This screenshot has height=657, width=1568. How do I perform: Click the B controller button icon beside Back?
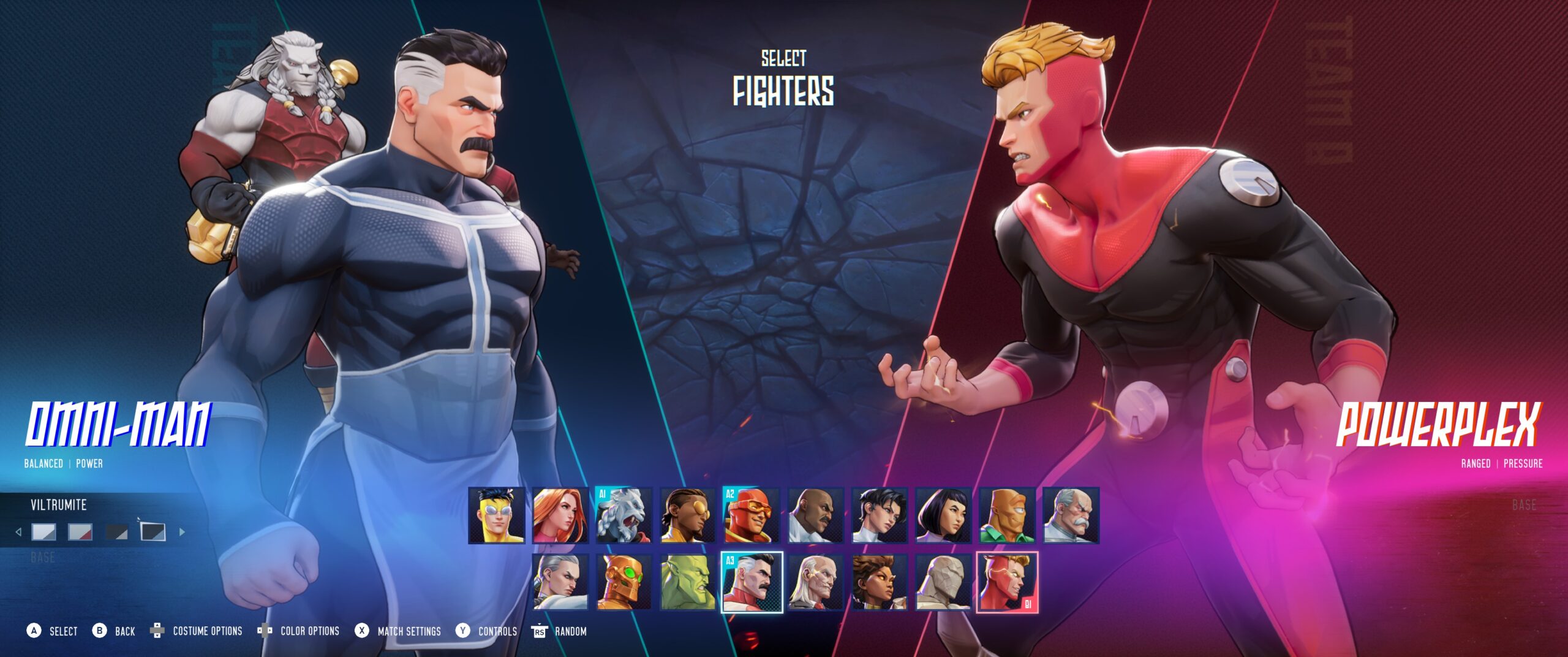(x=99, y=630)
